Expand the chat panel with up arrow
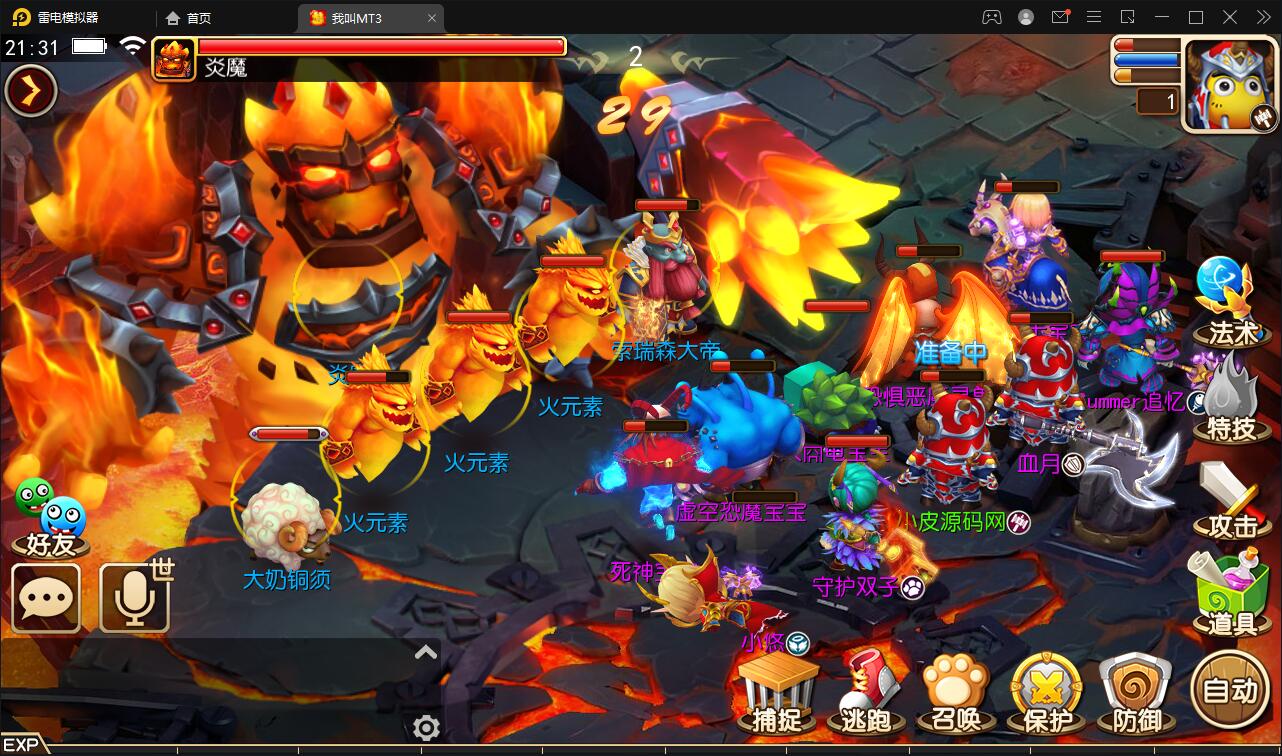 (426, 653)
